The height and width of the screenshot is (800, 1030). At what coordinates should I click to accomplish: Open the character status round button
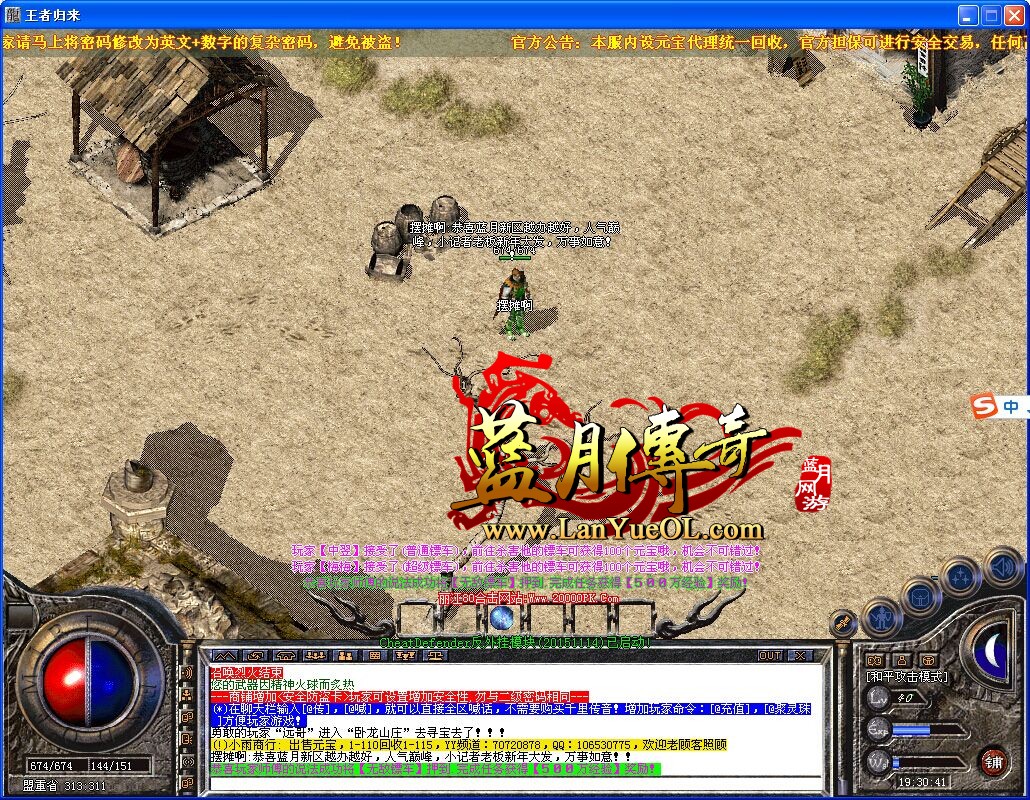883,618
